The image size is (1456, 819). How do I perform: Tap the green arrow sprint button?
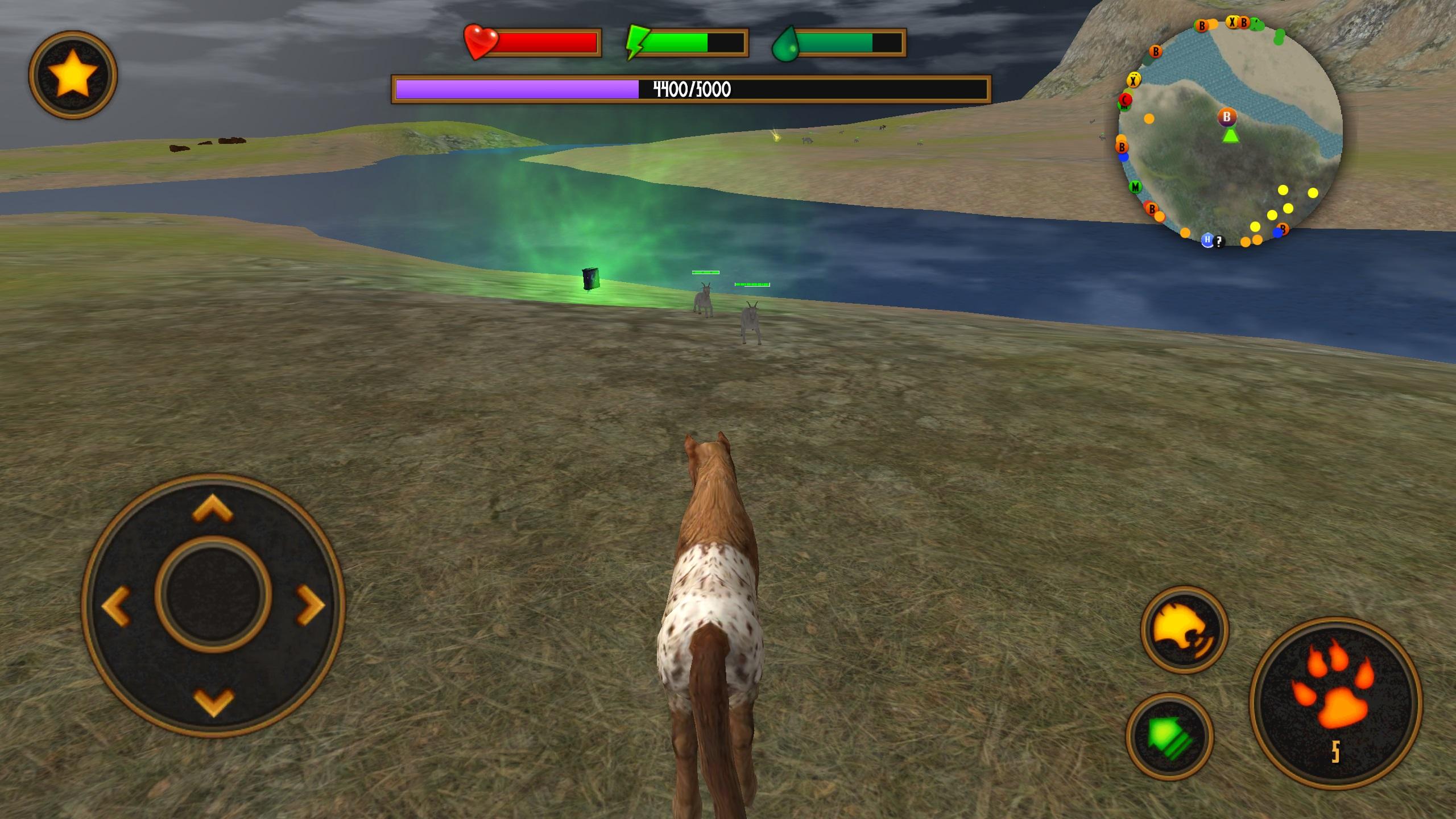click(x=1169, y=736)
